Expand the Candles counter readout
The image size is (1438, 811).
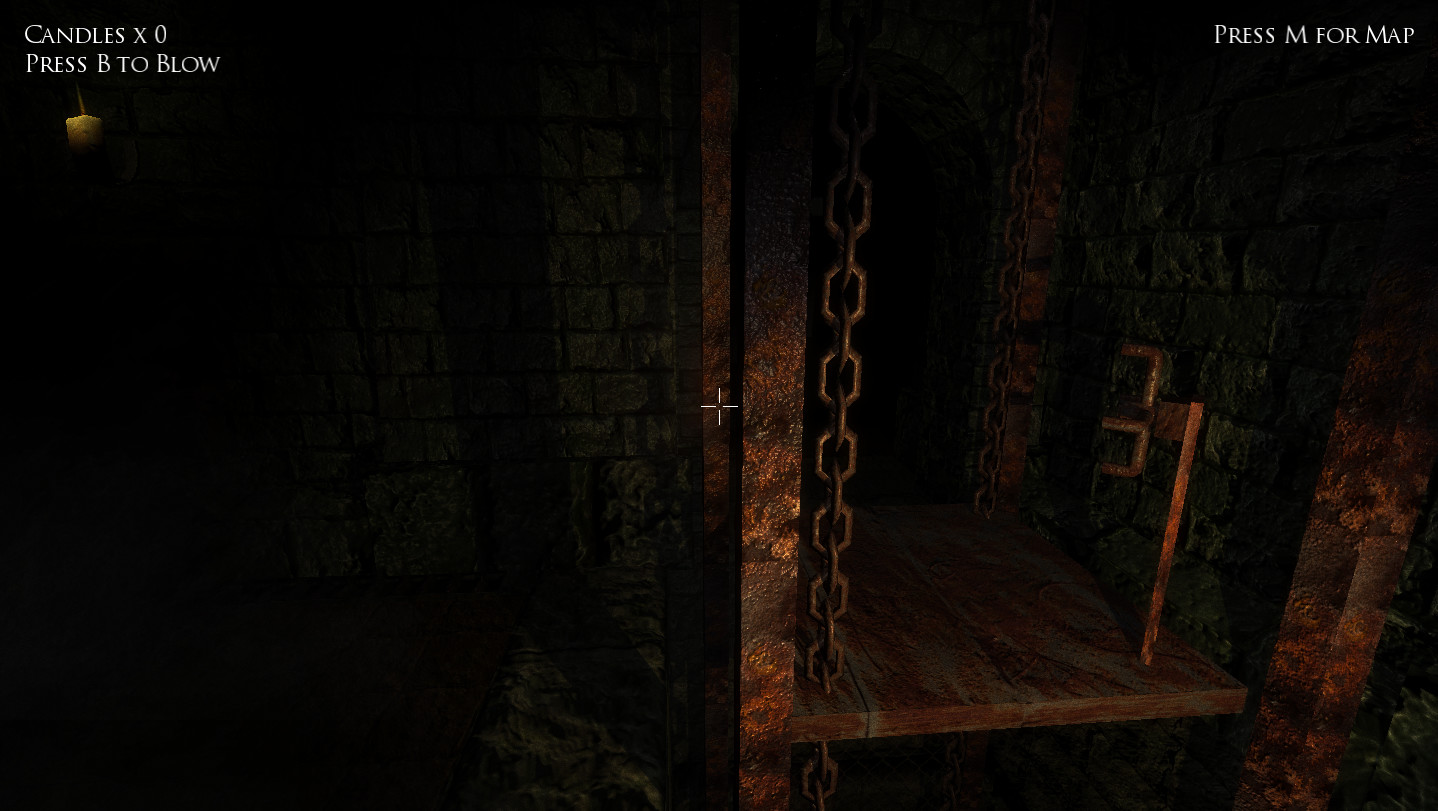pyautogui.click(x=95, y=33)
